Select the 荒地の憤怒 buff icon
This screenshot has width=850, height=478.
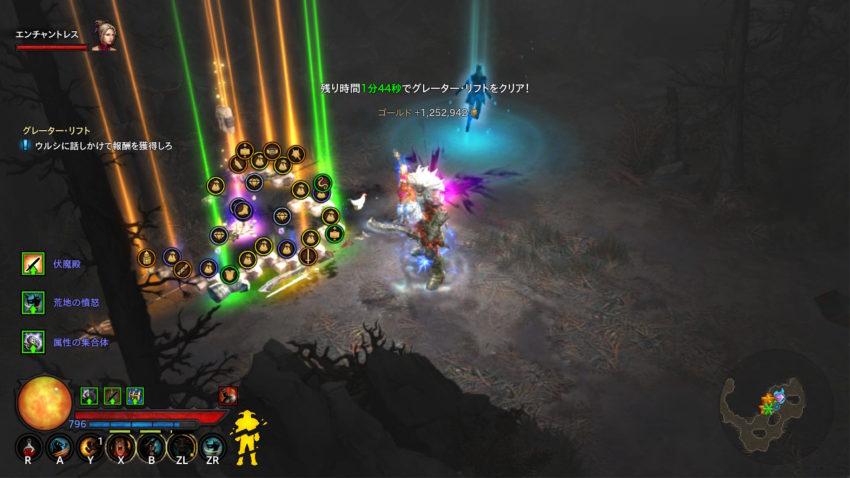pos(33,302)
